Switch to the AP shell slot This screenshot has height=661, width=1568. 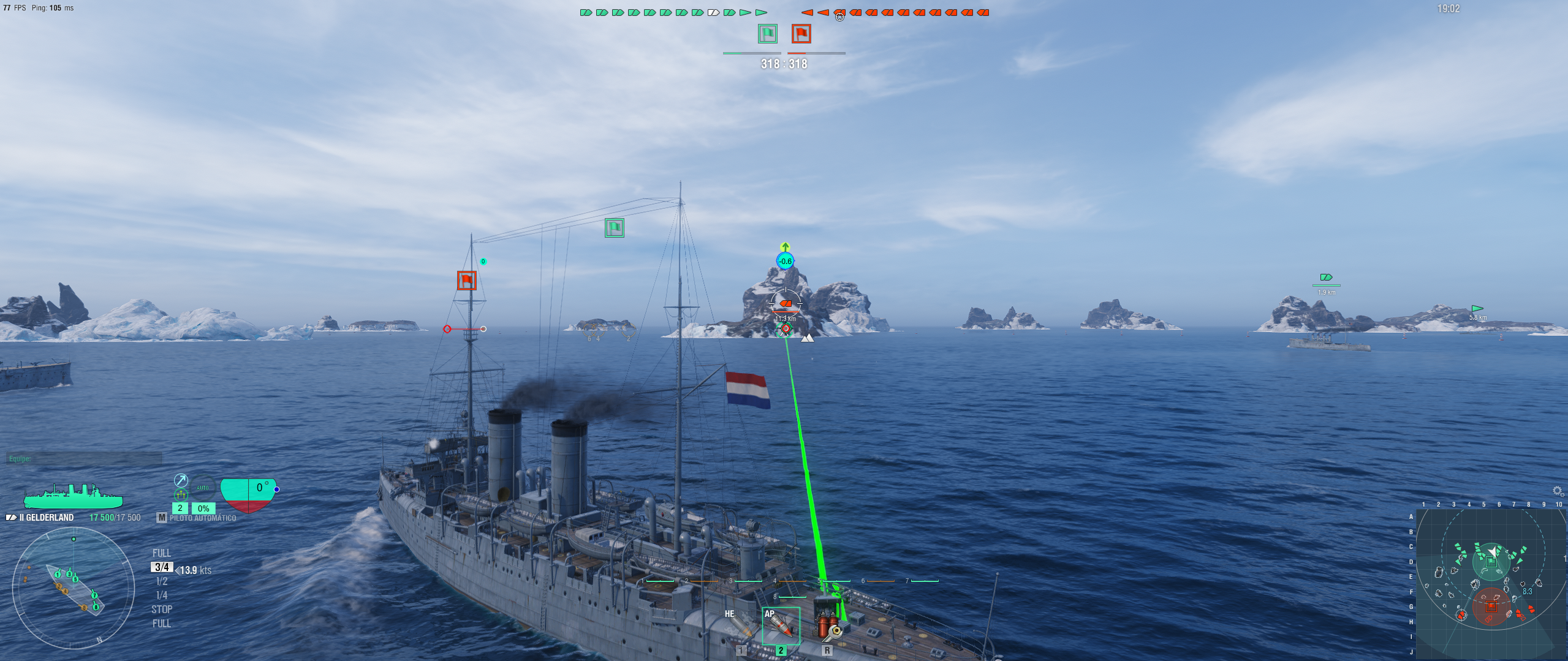pyautogui.click(x=781, y=625)
